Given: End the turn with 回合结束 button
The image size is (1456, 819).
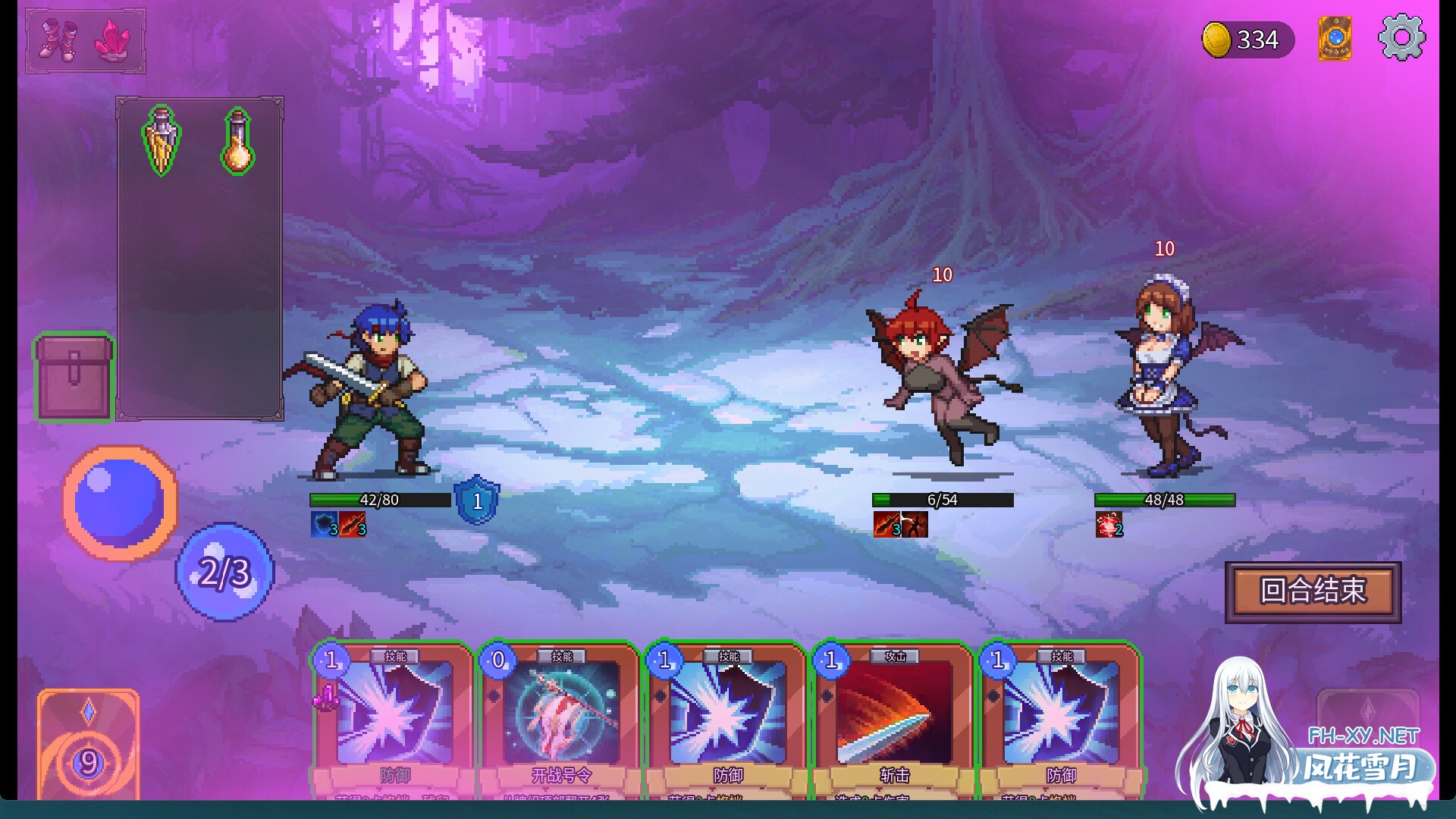Looking at the screenshot, I should [1313, 591].
